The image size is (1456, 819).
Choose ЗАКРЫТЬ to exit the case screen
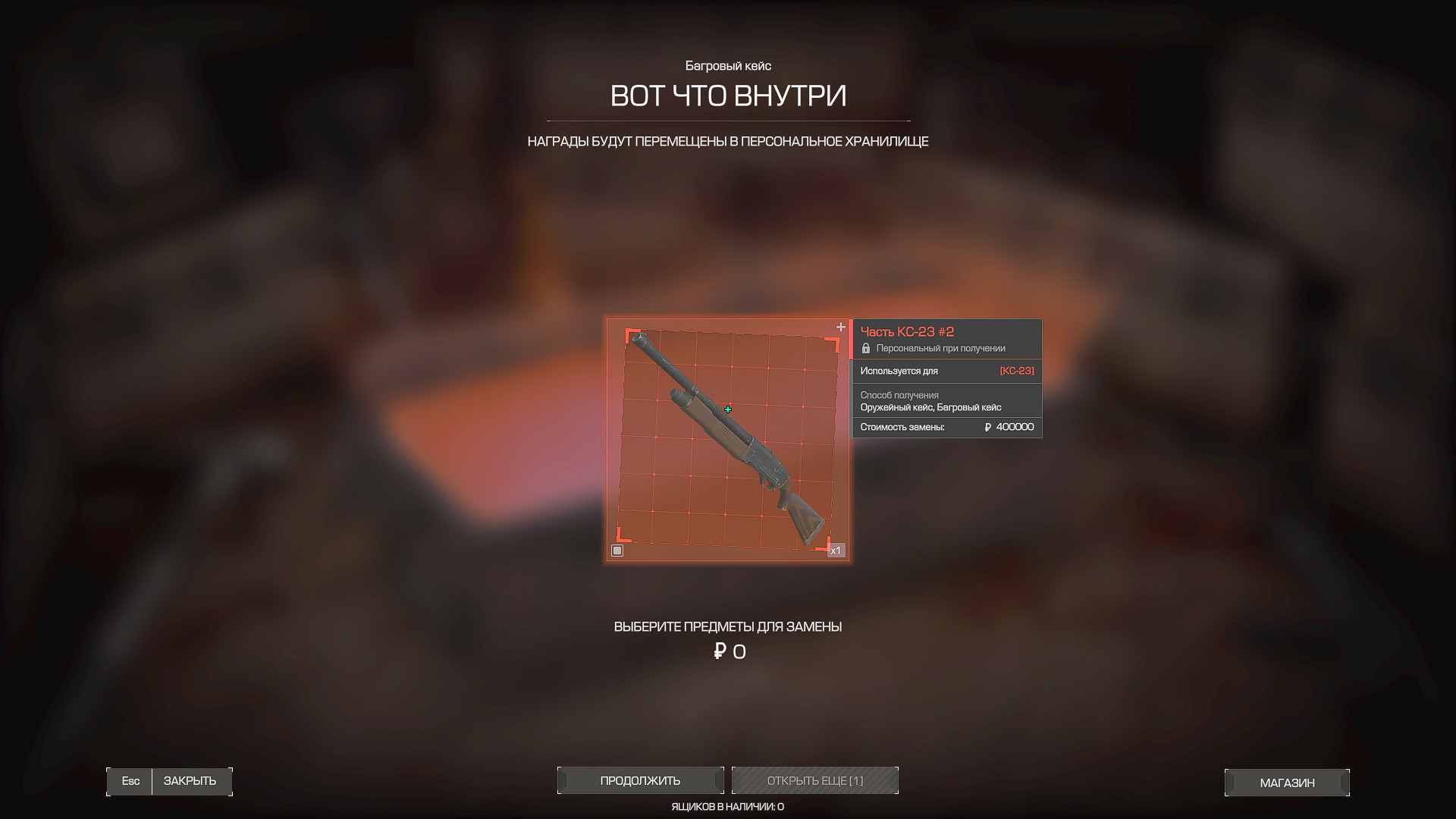190,781
